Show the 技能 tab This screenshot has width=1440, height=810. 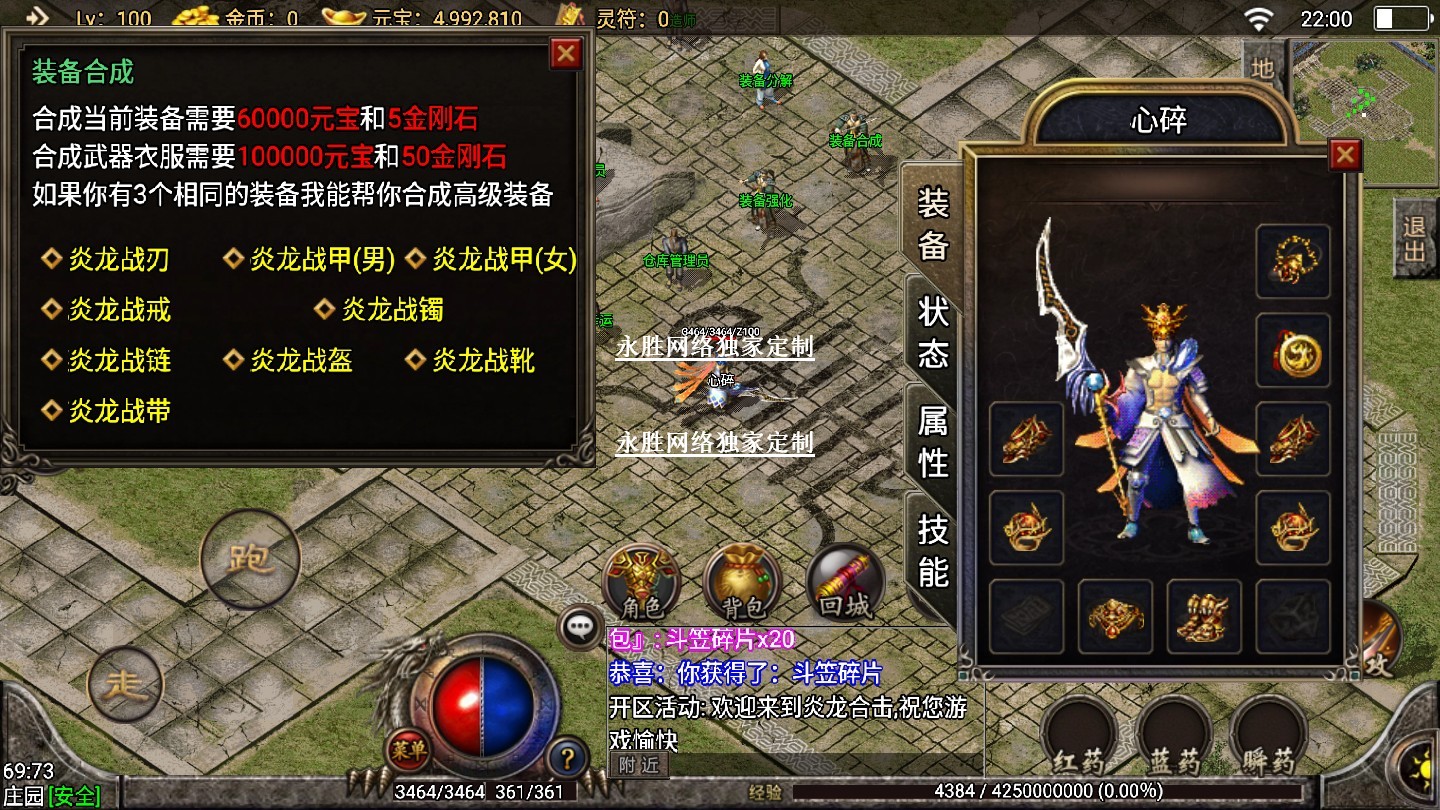coord(932,550)
